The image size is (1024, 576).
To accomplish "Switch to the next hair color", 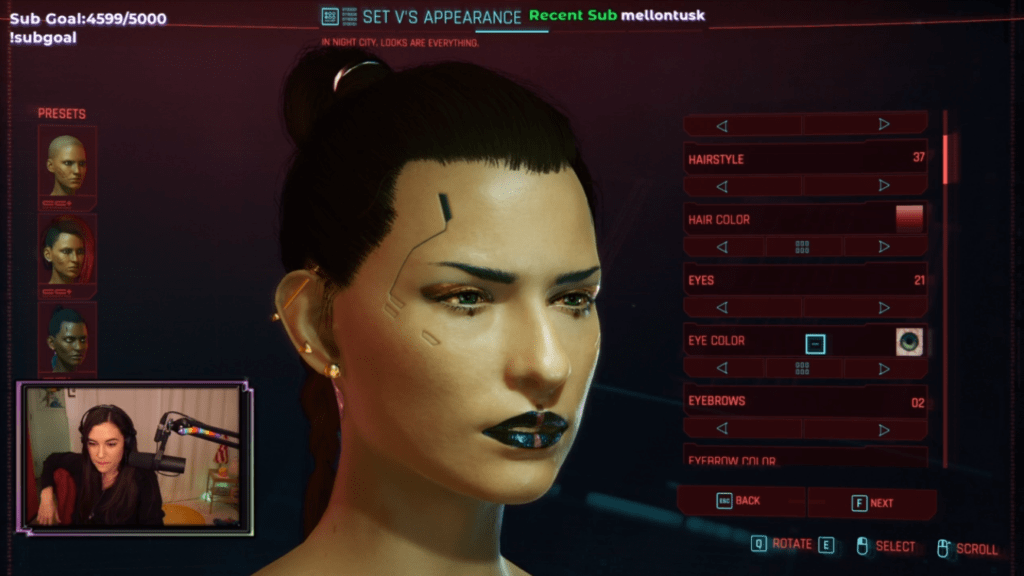I will click(x=883, y=246).
